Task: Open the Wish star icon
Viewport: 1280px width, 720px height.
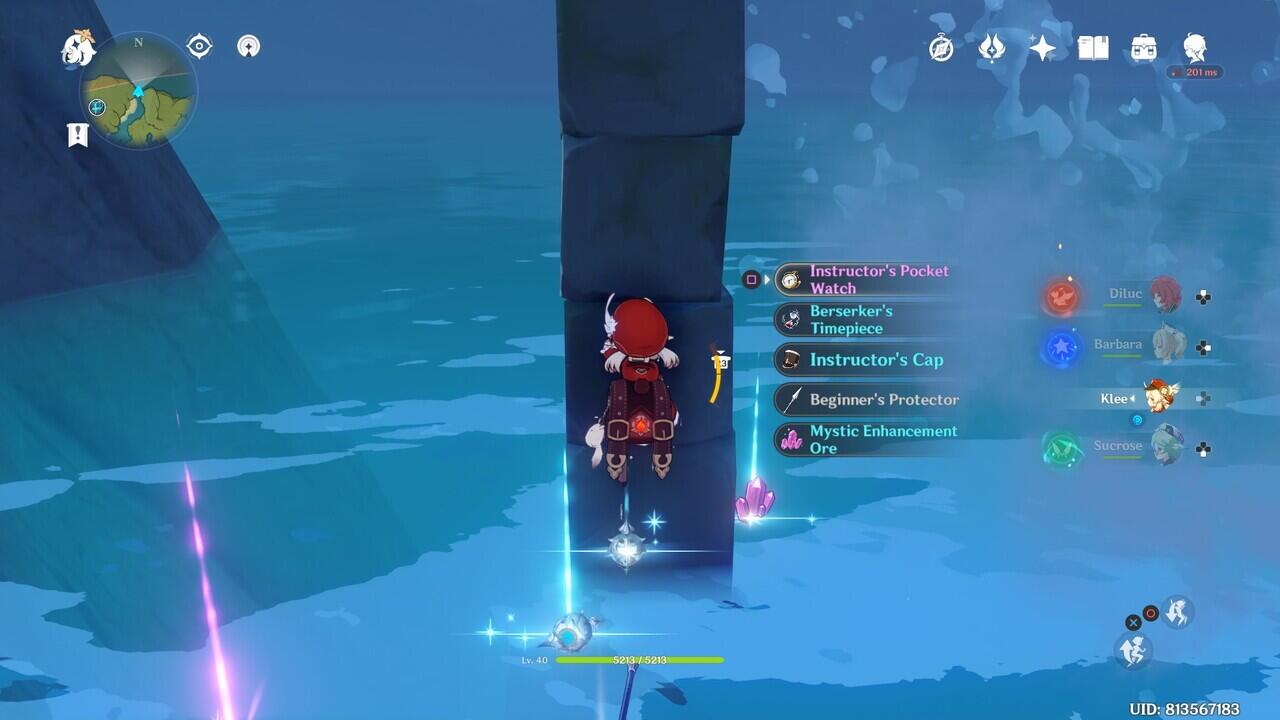Action: click(991, 48)
